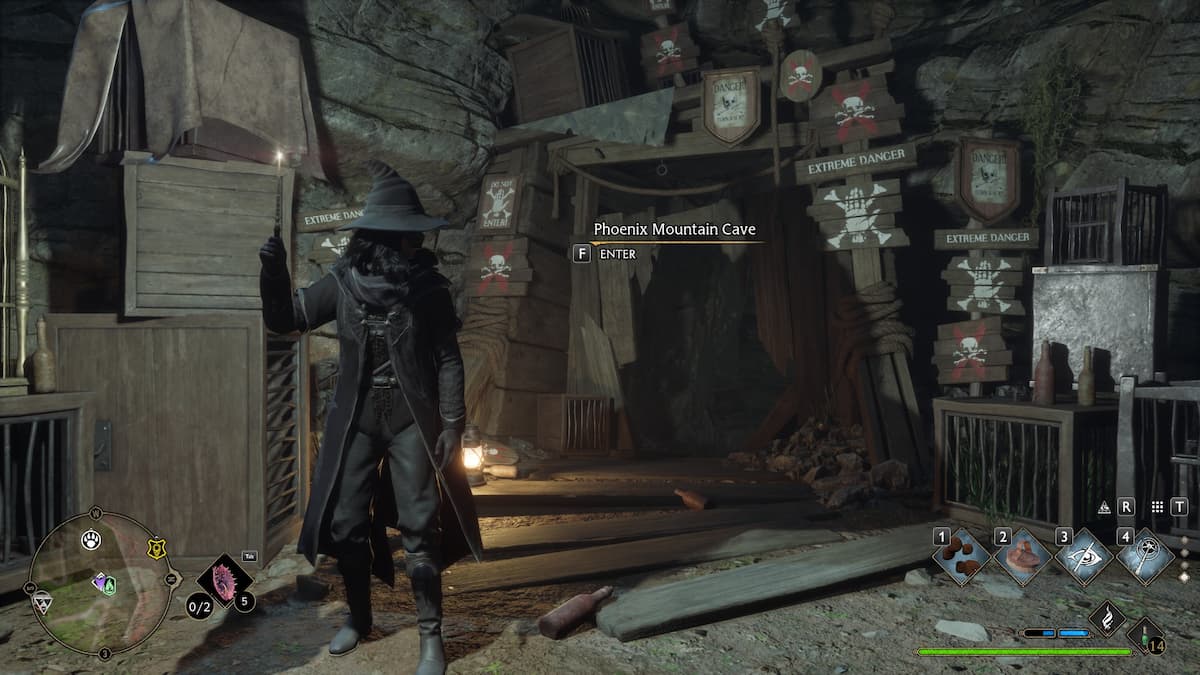1200x675 pixels.
Task: Trigger the ancient magic flame icon
Action: (x=1107, y=618)
